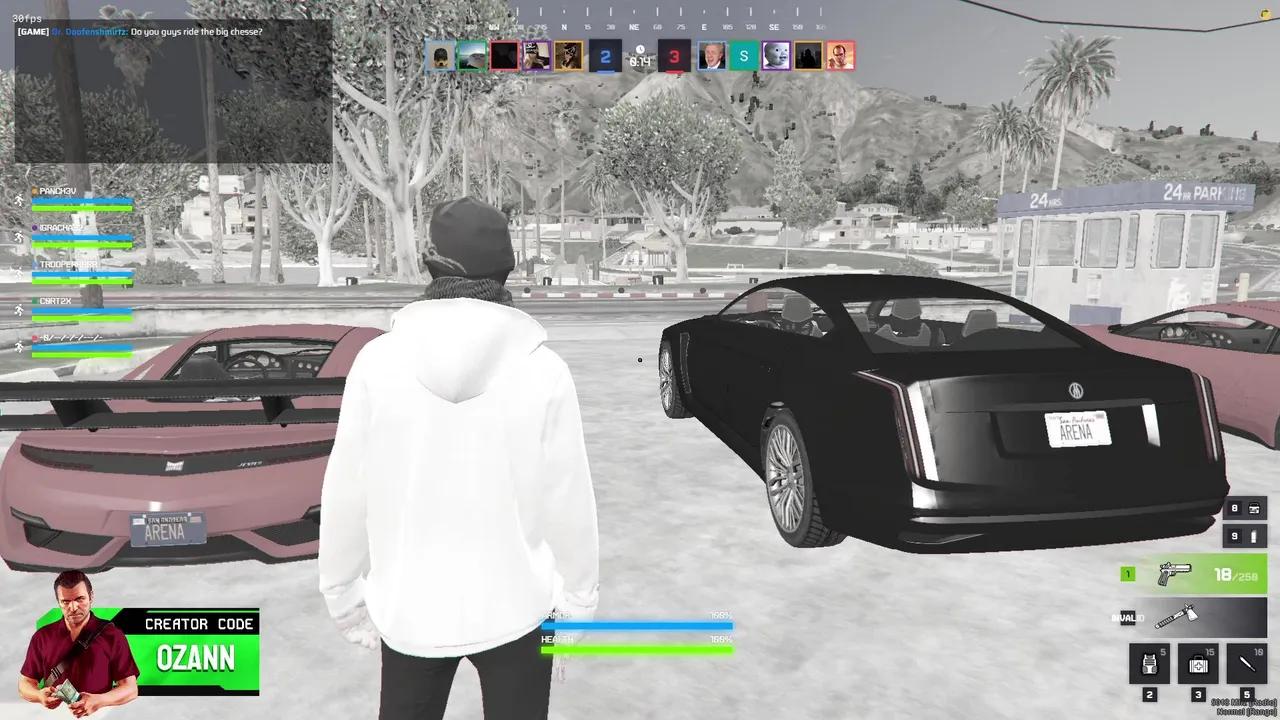The image size is (1280, 720).
Task: Open the red team score tile showing 3
Action: coord(674,56)
